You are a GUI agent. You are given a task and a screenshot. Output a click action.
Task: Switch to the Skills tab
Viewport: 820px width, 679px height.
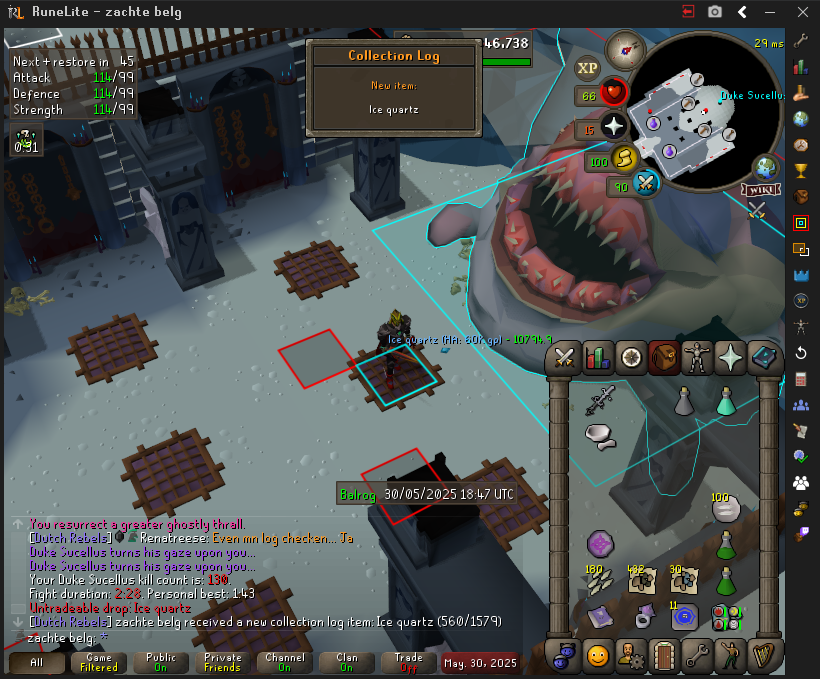598,357
